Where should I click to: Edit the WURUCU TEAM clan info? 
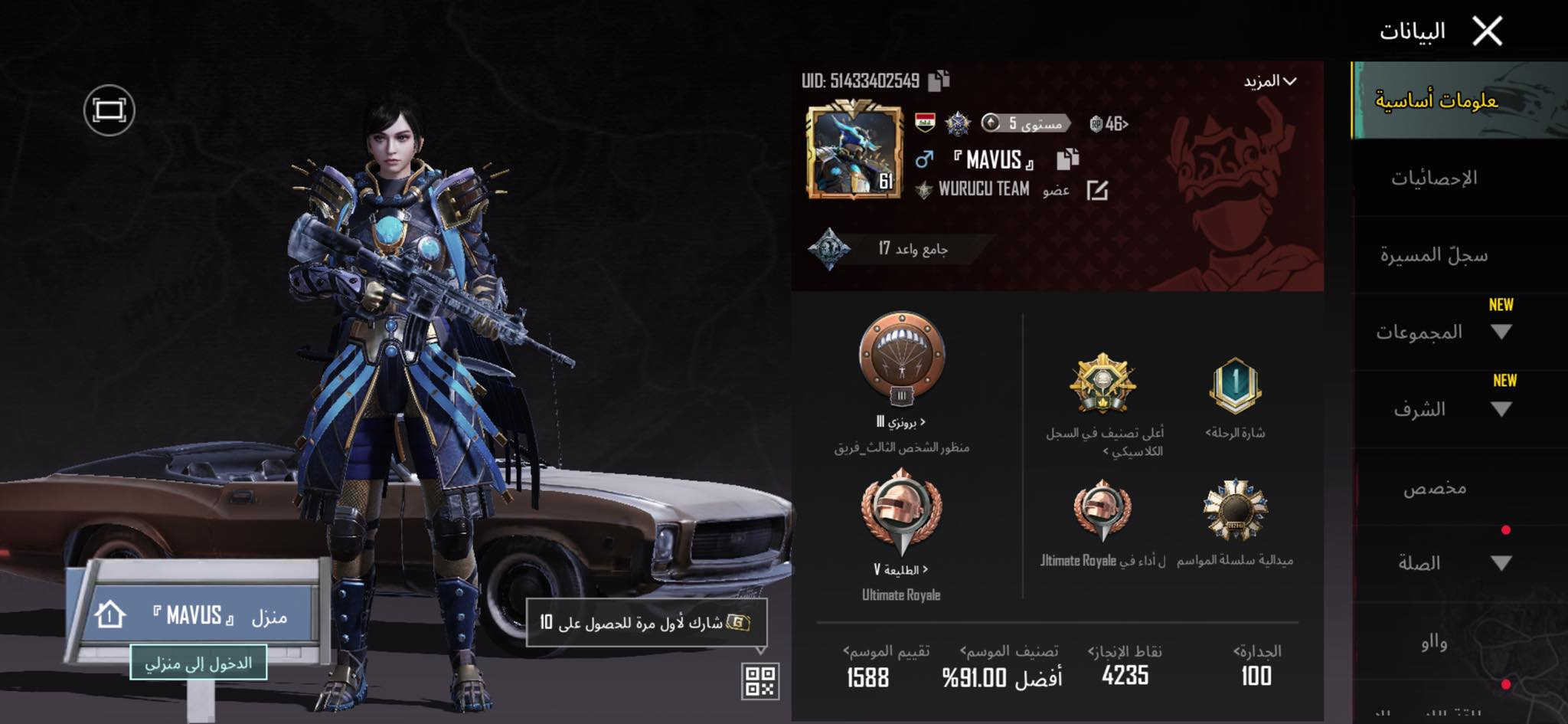coord(1097,190)
